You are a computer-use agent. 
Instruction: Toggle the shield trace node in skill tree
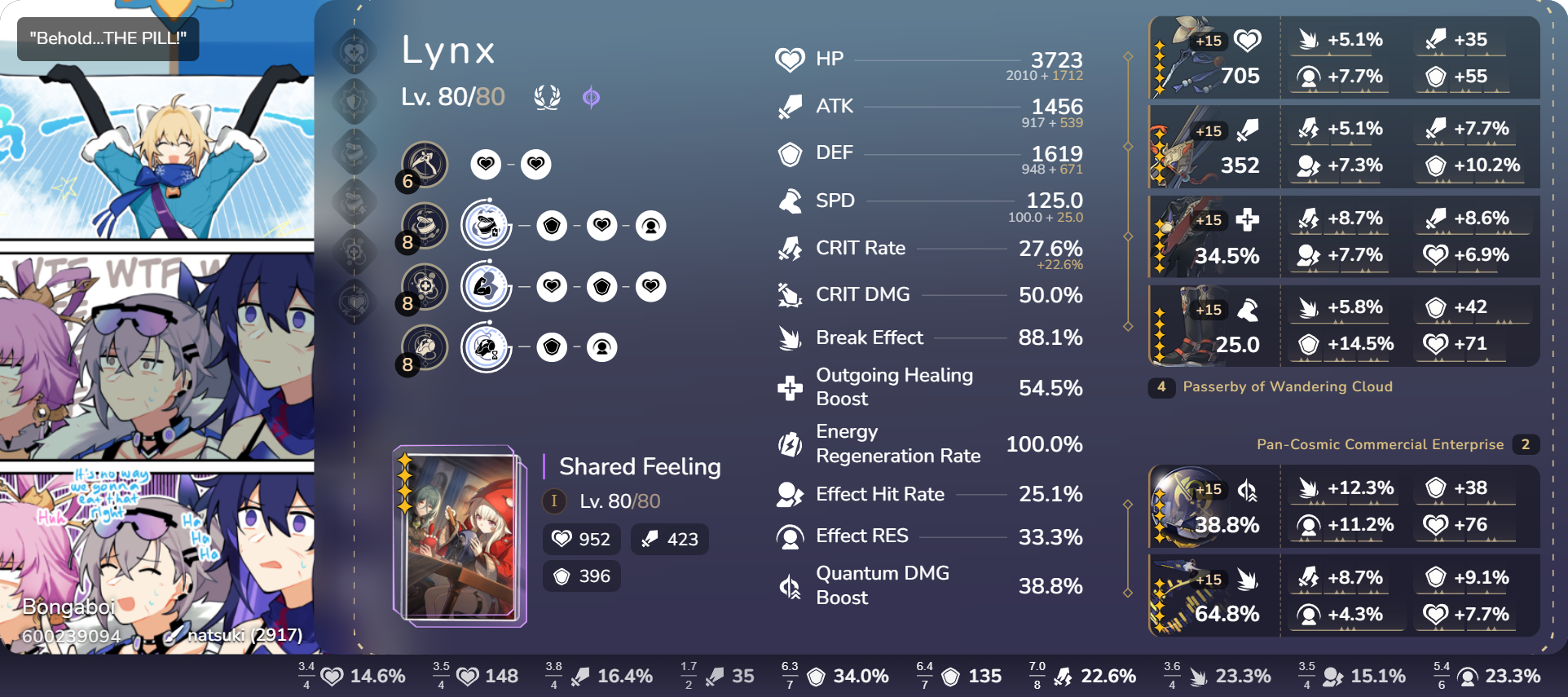tap(552, 225)
